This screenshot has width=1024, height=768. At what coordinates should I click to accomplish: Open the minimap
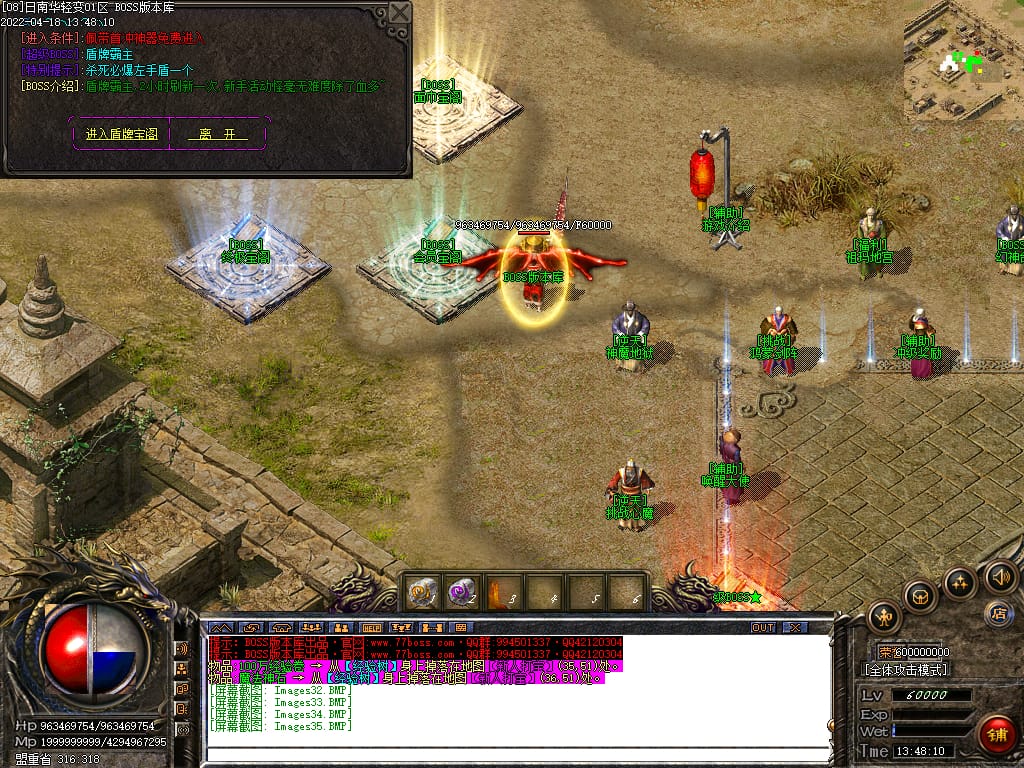tap(962, 60)
